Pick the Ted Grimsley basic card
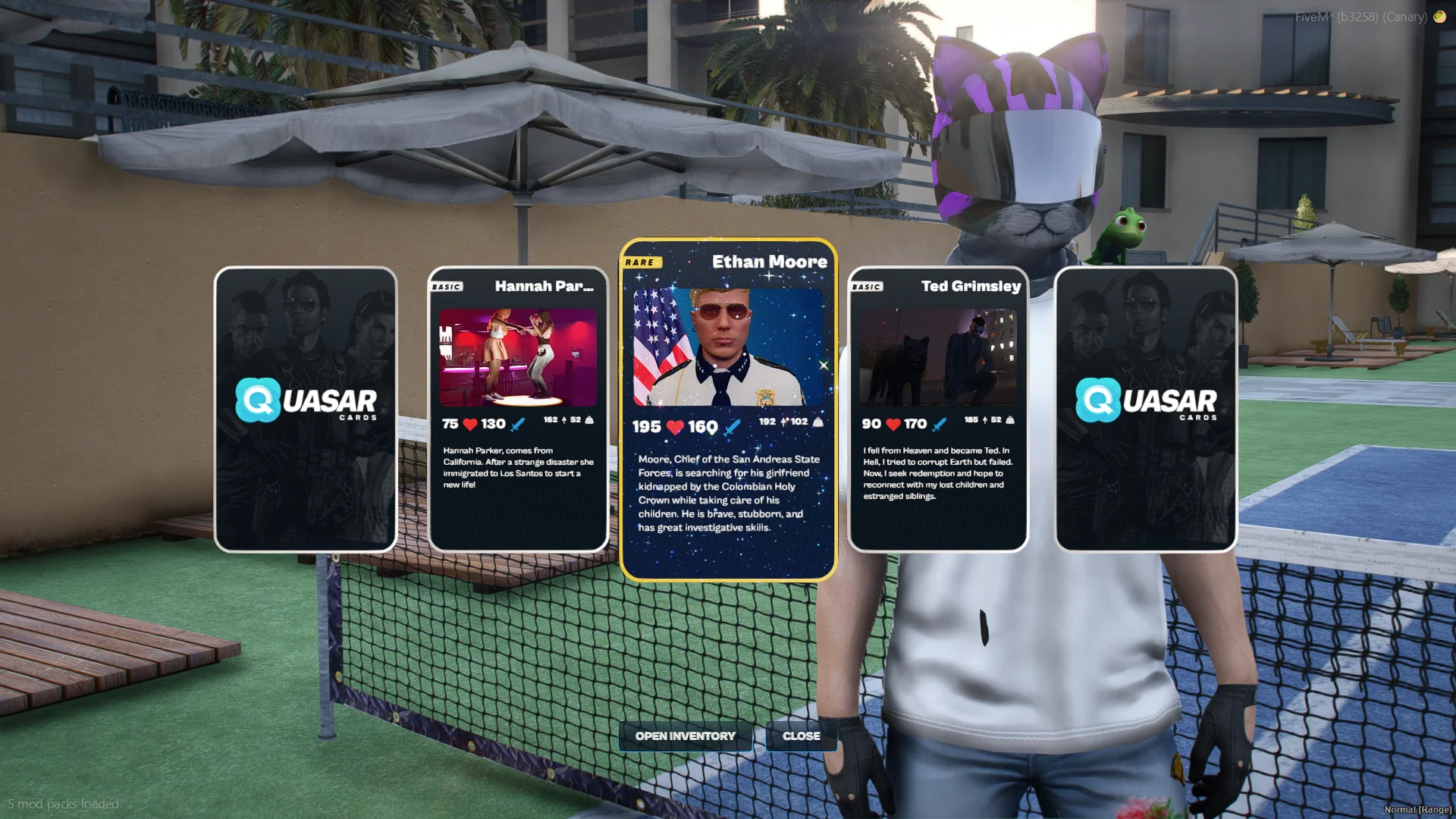The height and width of the screenshot is (819, 1456). pyautogui.click(x=938, y=409)
